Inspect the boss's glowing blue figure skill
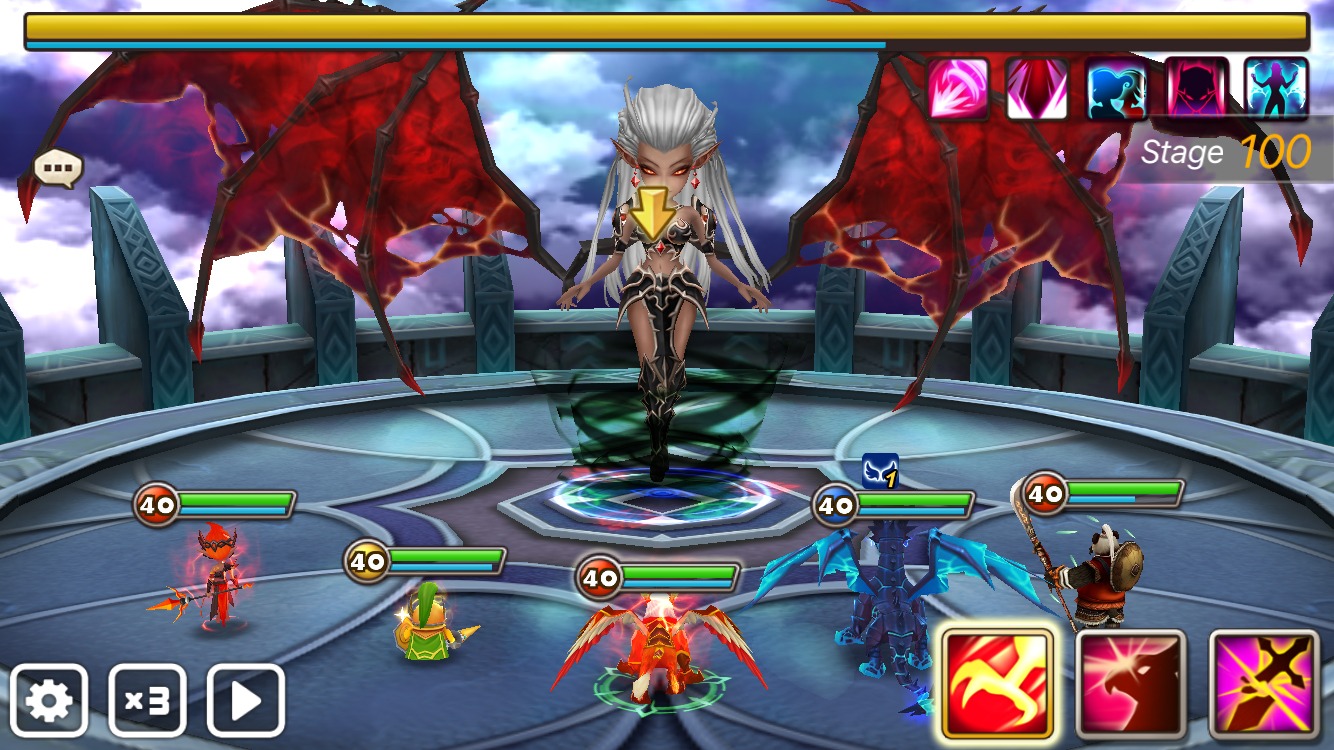 click(x=1276, y=89)
